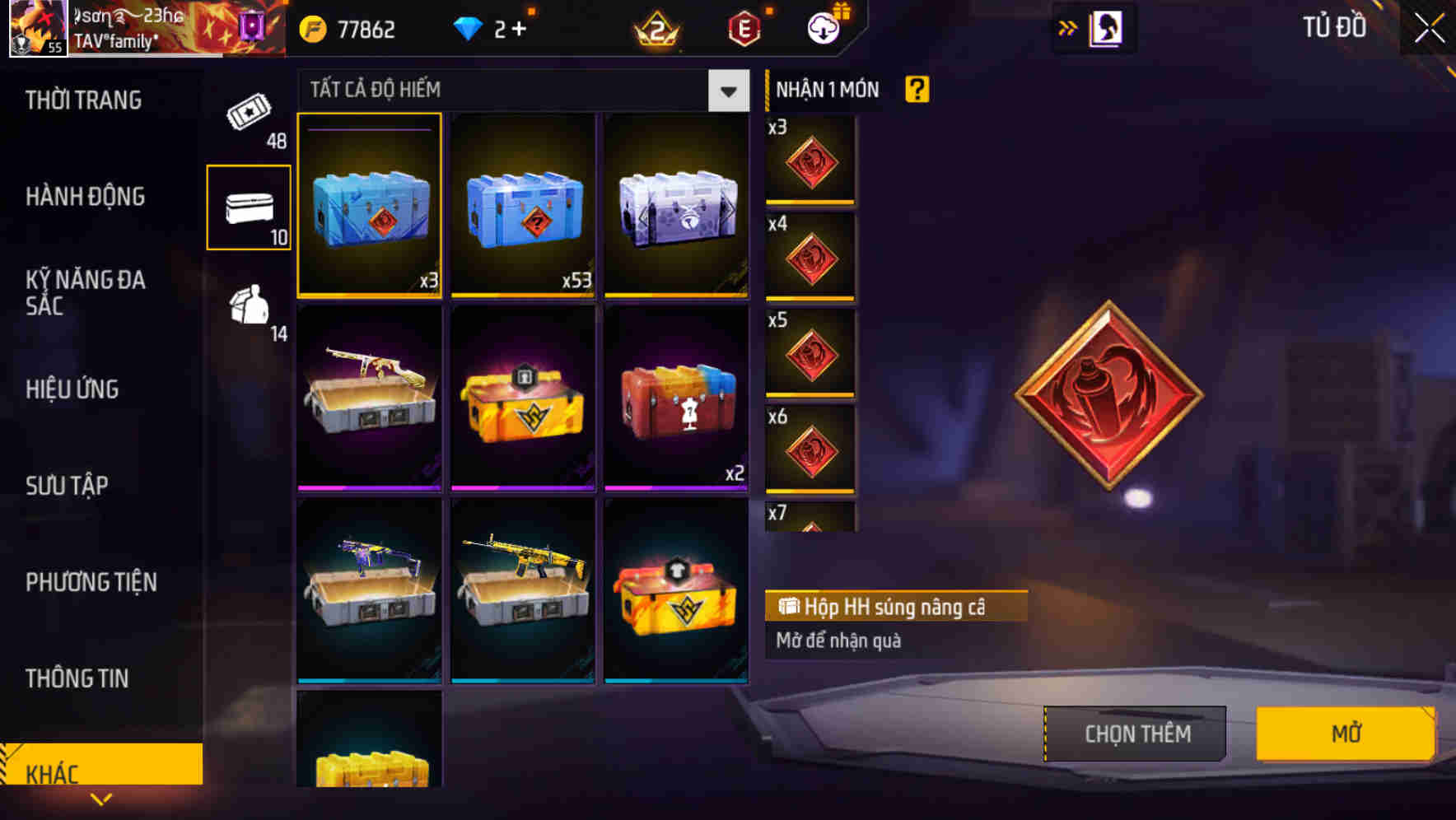The height and width of the screenshot is (820, 1456).
Task: Select PHƯƠNG TIỆN in the left menu
Action: pyautogui.click(x=91, y=582)
